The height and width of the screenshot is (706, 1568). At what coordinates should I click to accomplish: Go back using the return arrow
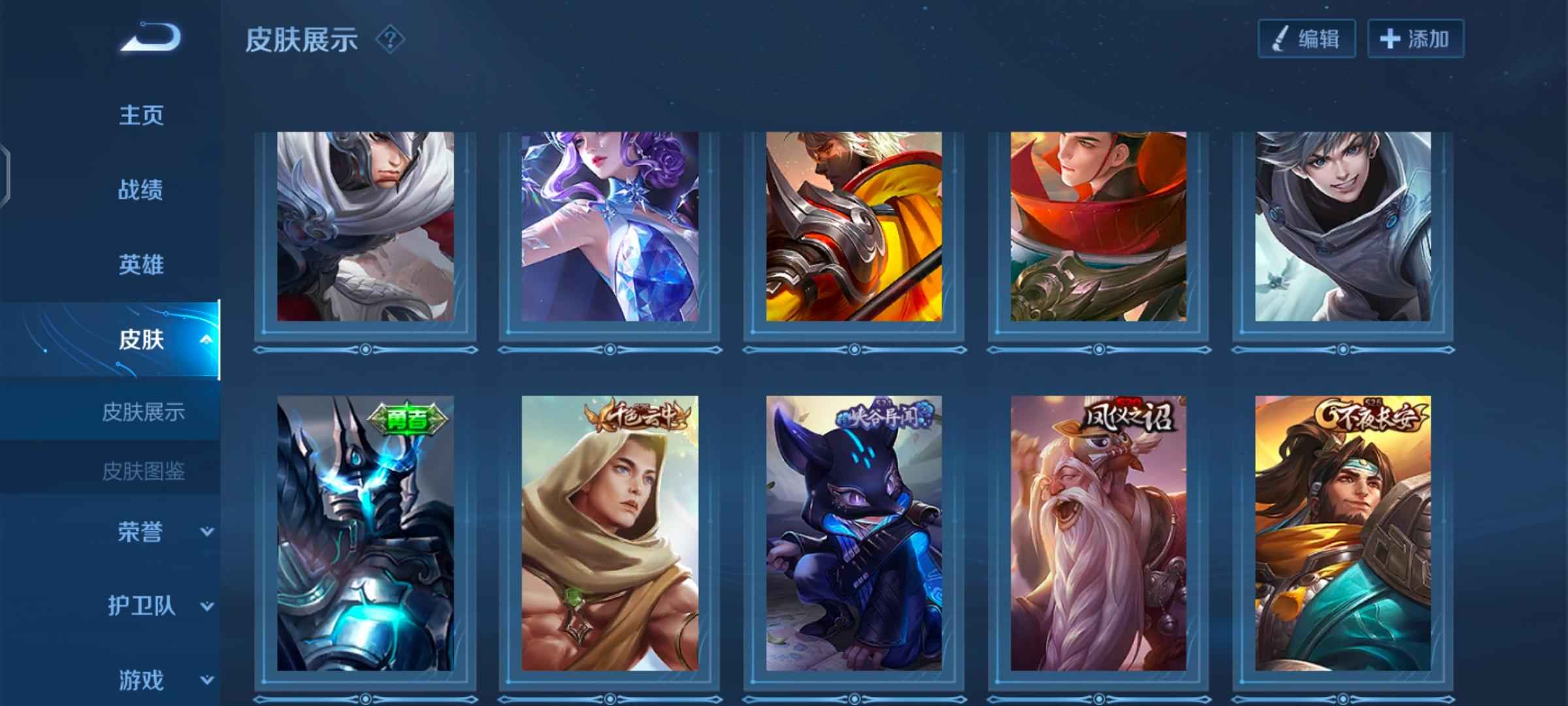coord(150,38)
